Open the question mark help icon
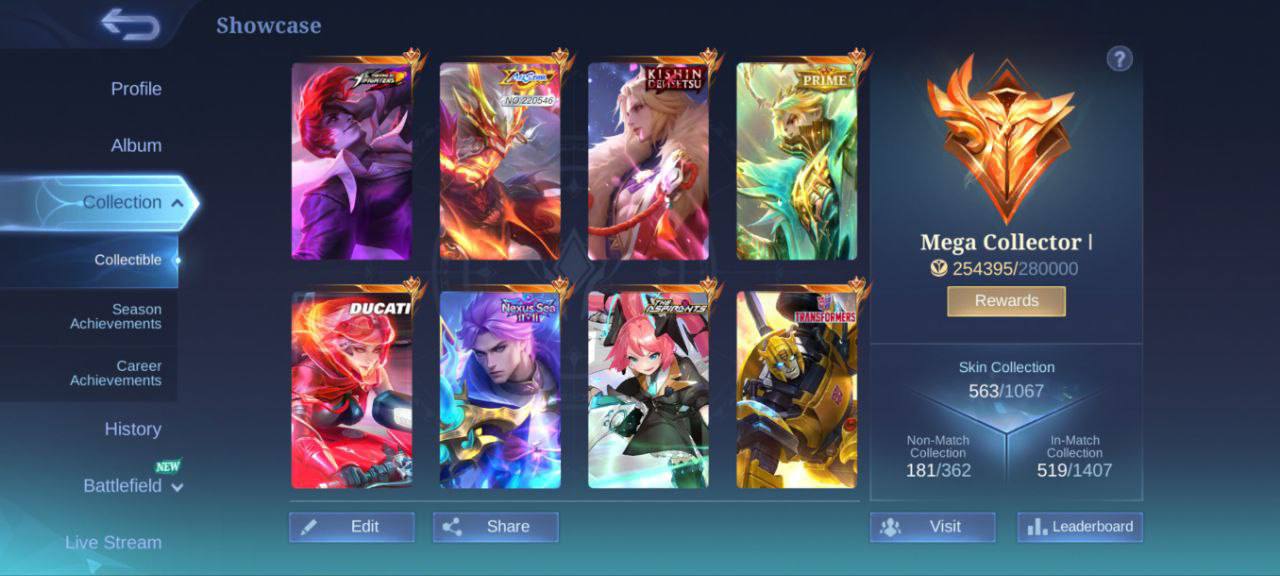The height and width of the screenshot is (576, 1280). click(1119, 59)
